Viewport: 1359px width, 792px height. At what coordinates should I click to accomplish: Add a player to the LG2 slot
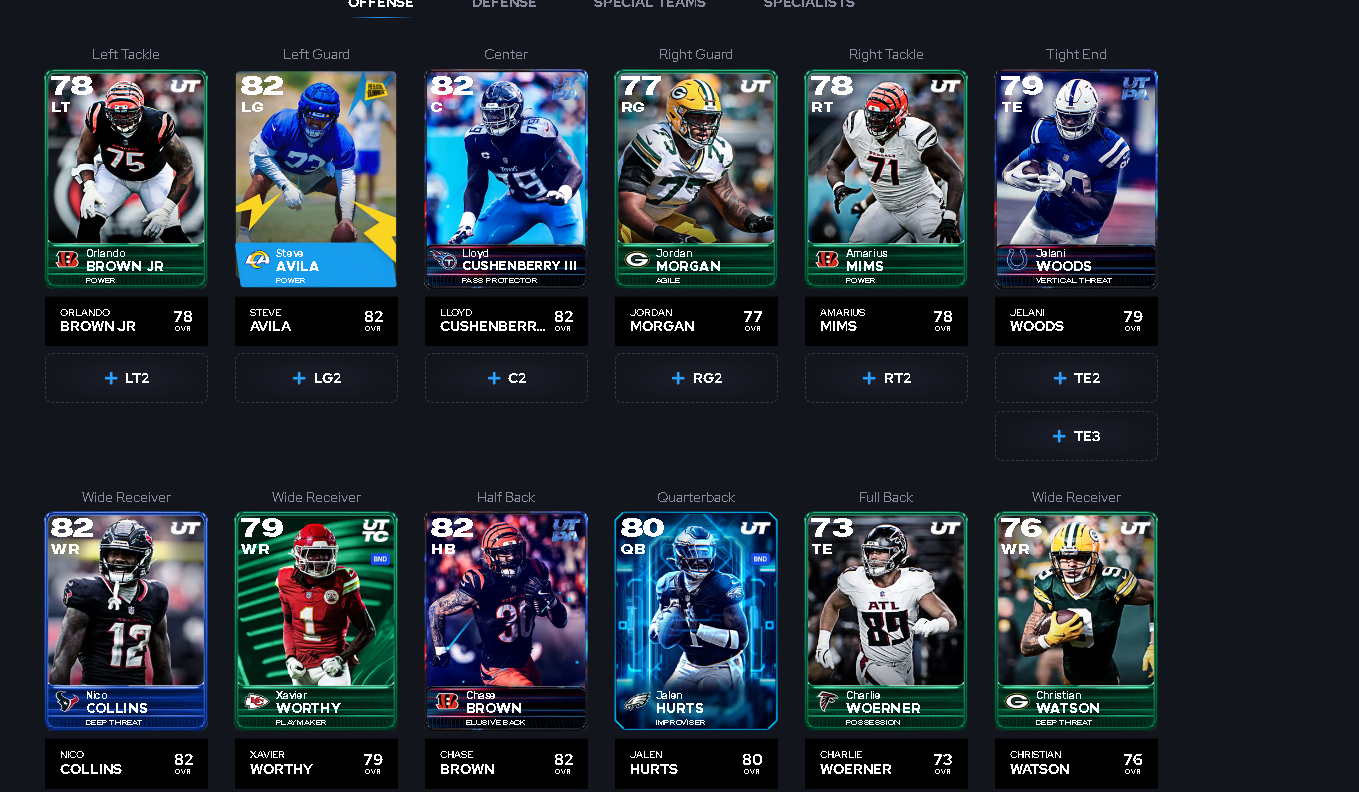pos(316,378)
